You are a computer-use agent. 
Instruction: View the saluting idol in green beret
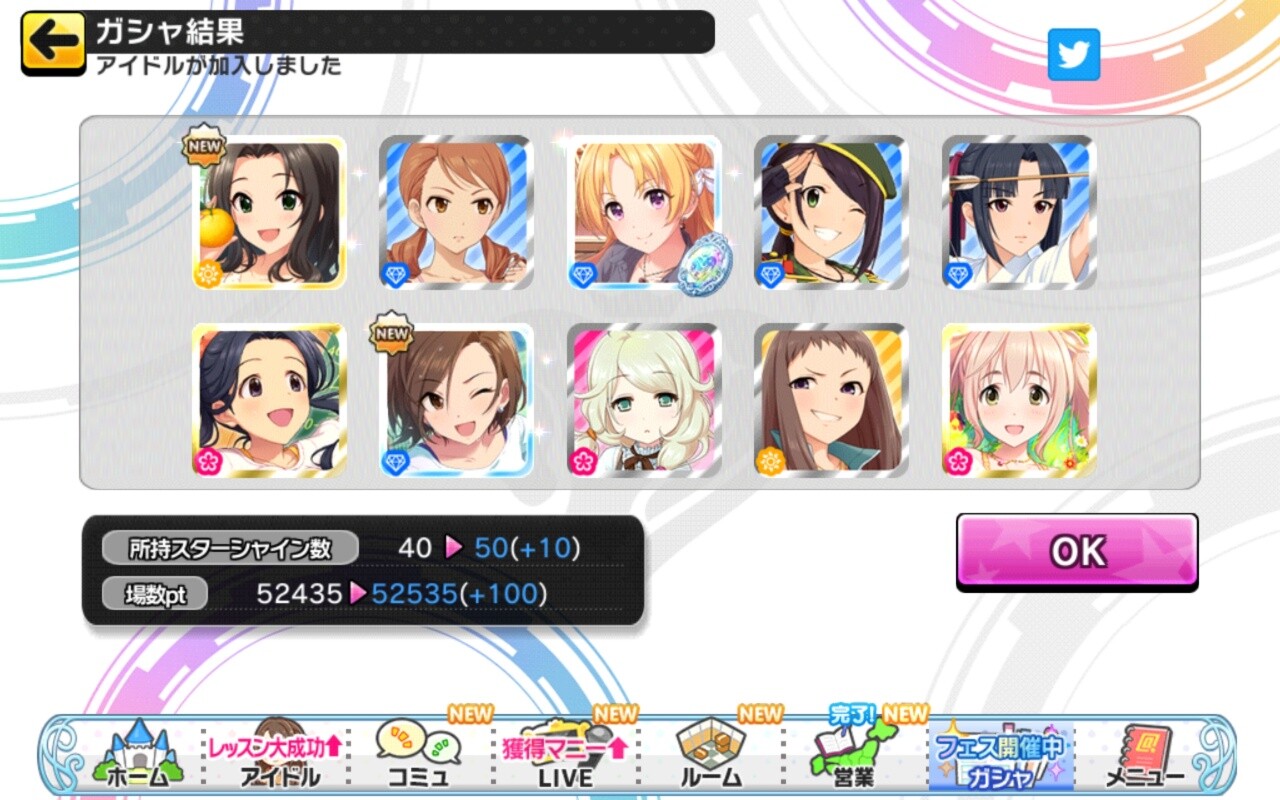click(831, 213)
